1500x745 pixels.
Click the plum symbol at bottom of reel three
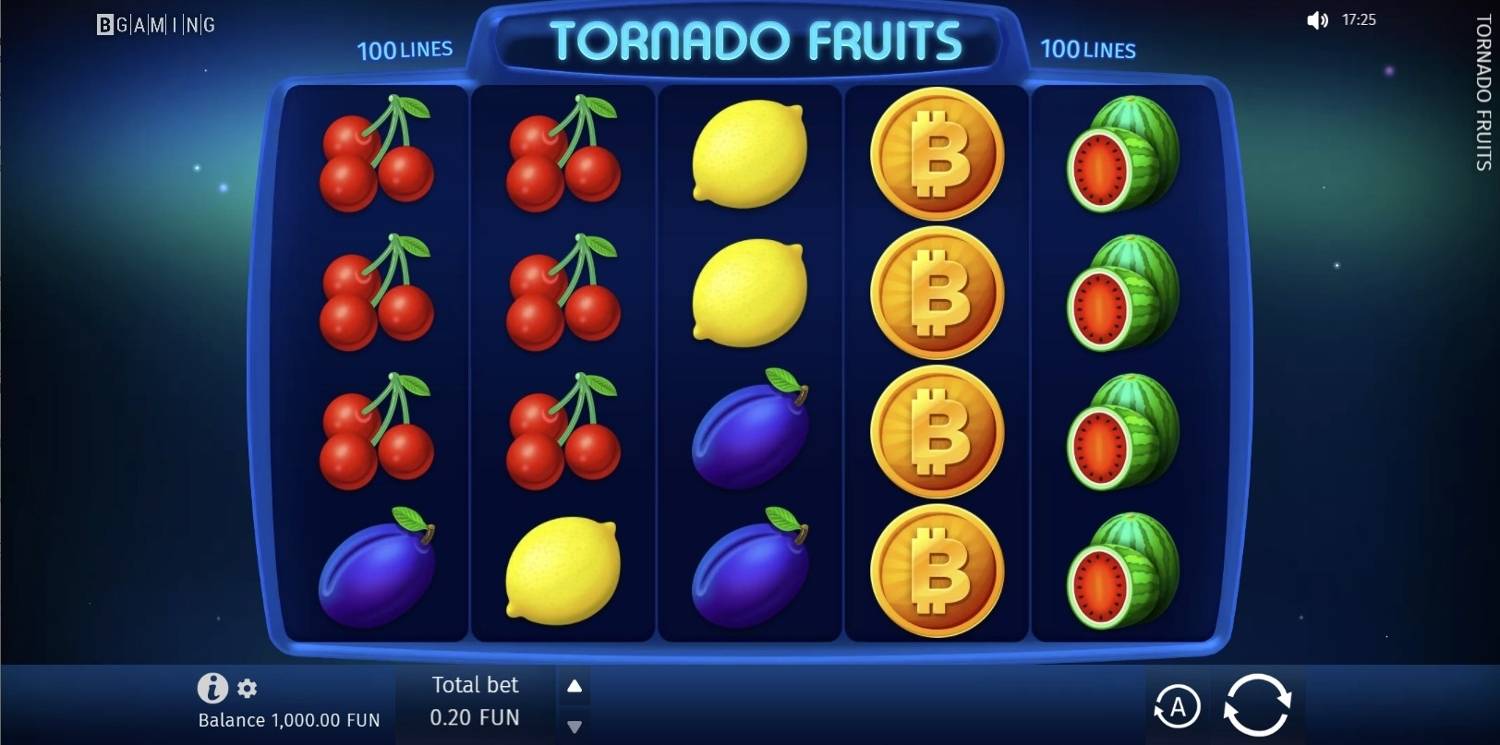748,570
